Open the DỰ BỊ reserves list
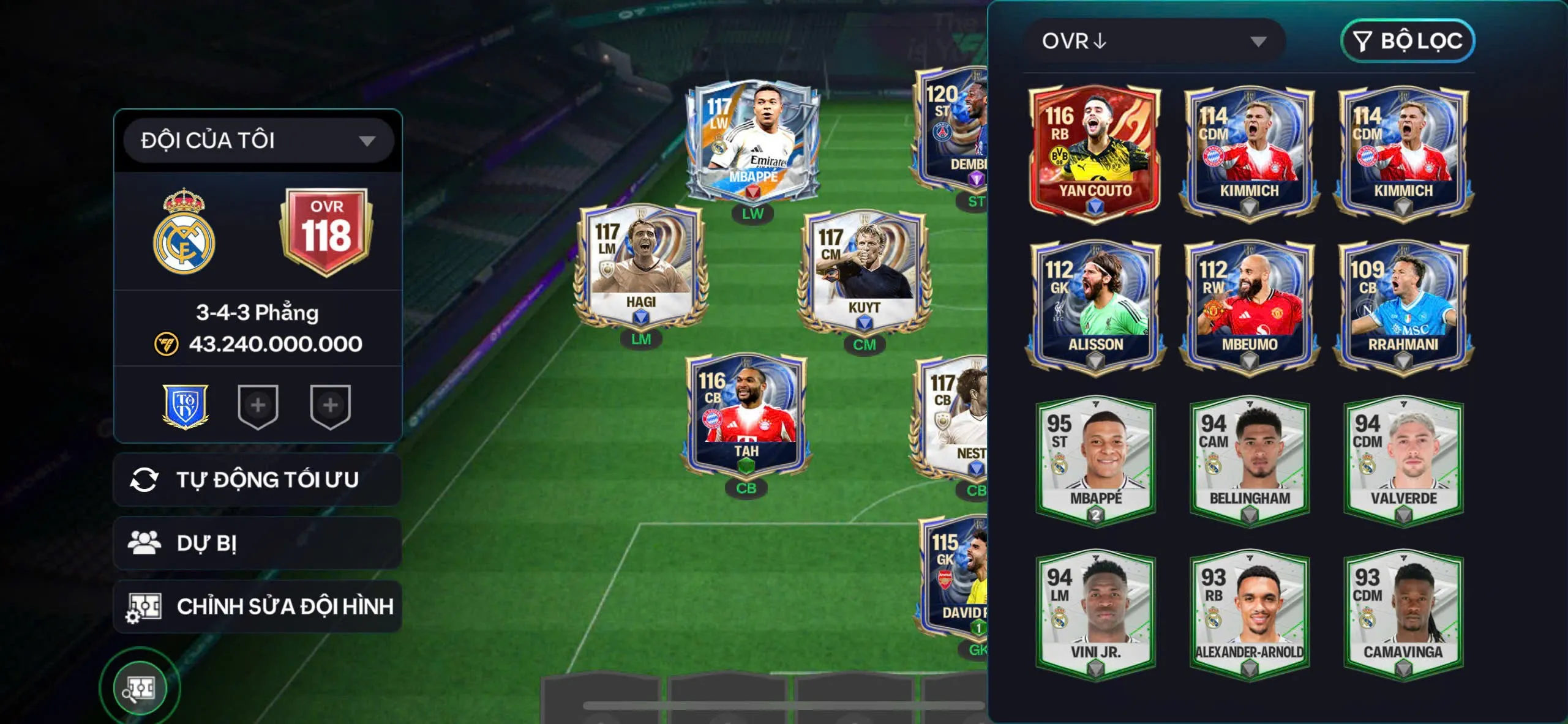 (x=258, y=543)
